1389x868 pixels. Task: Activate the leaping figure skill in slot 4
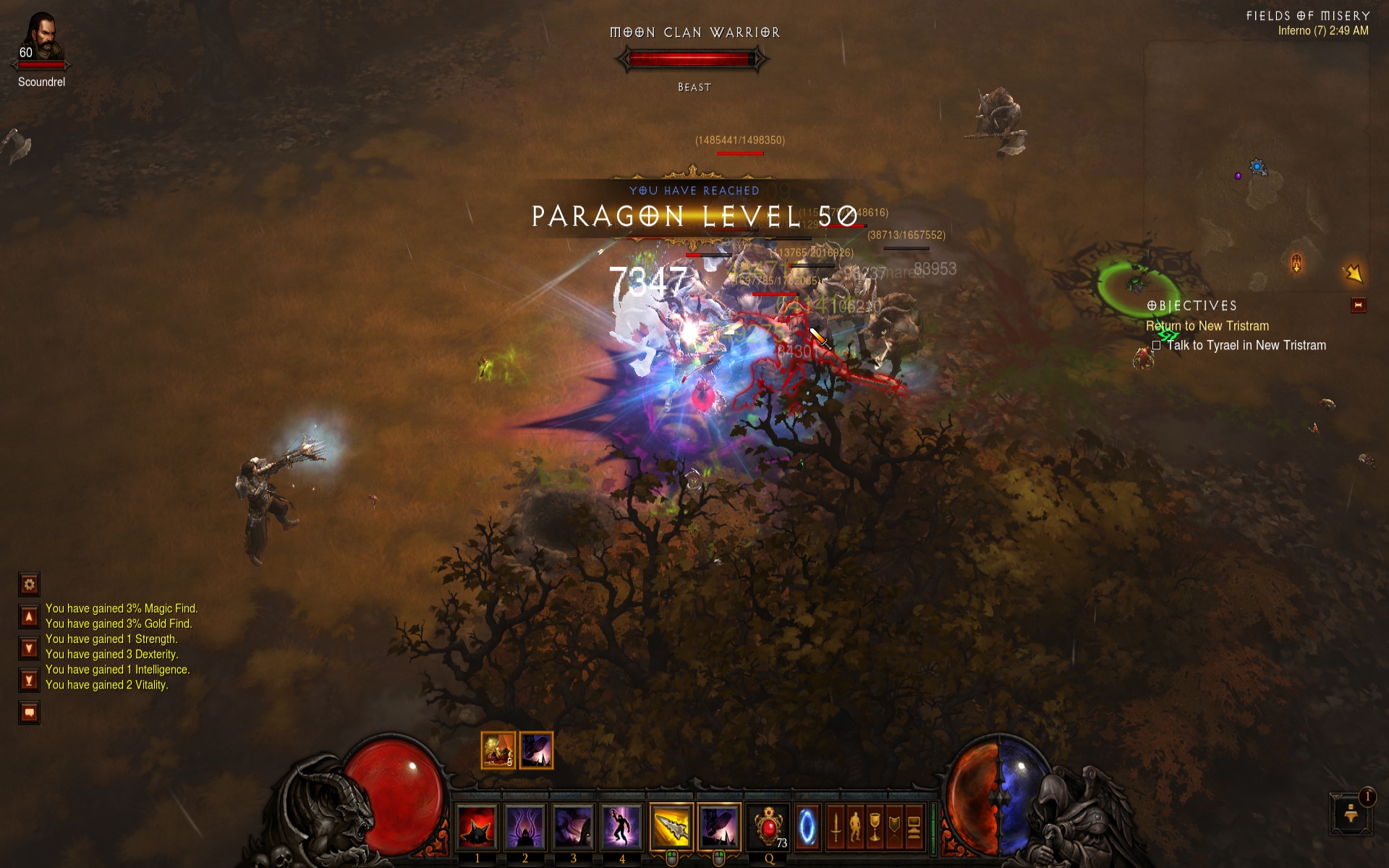[622, 827]
